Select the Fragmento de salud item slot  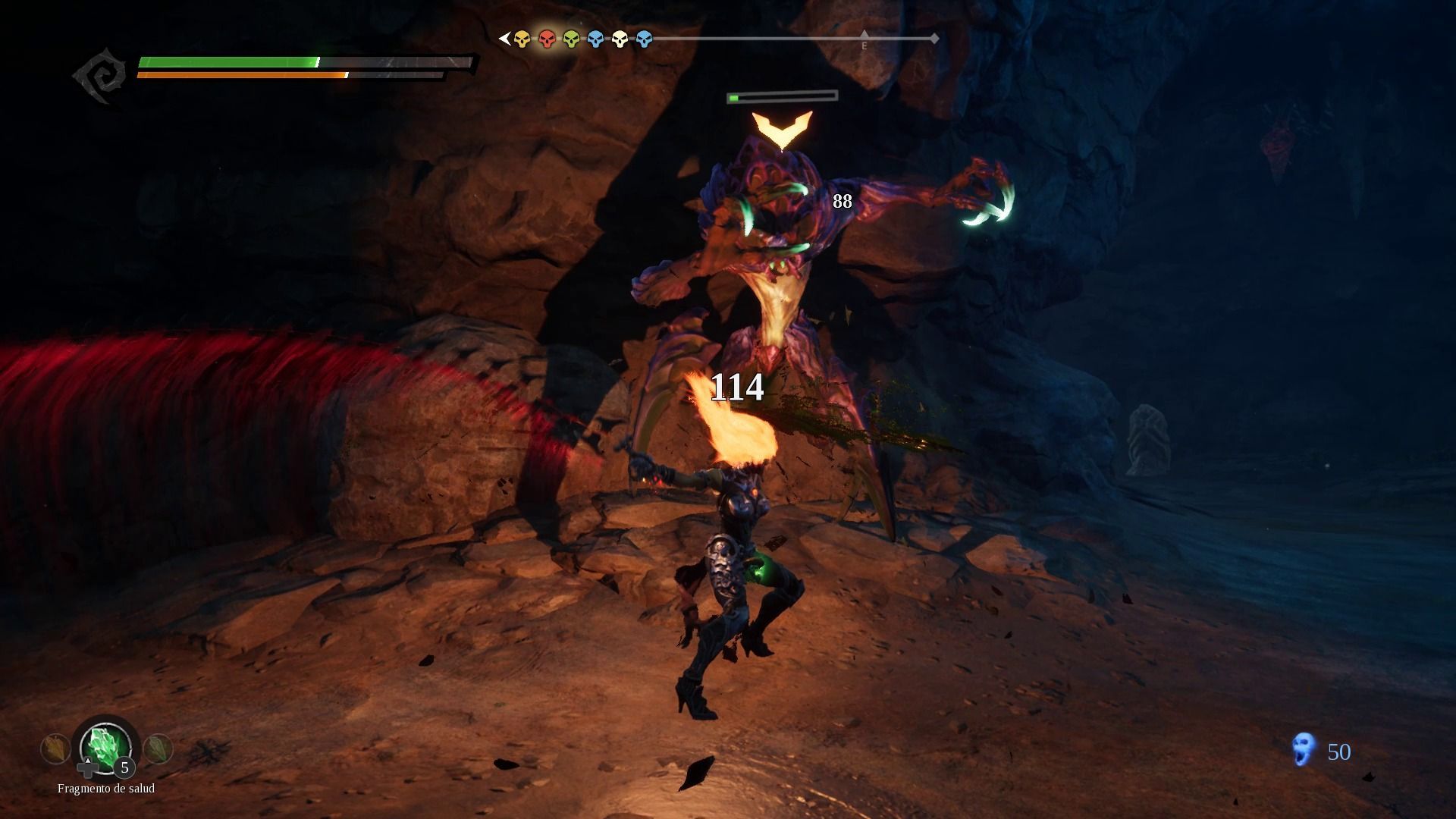(106, 746)
